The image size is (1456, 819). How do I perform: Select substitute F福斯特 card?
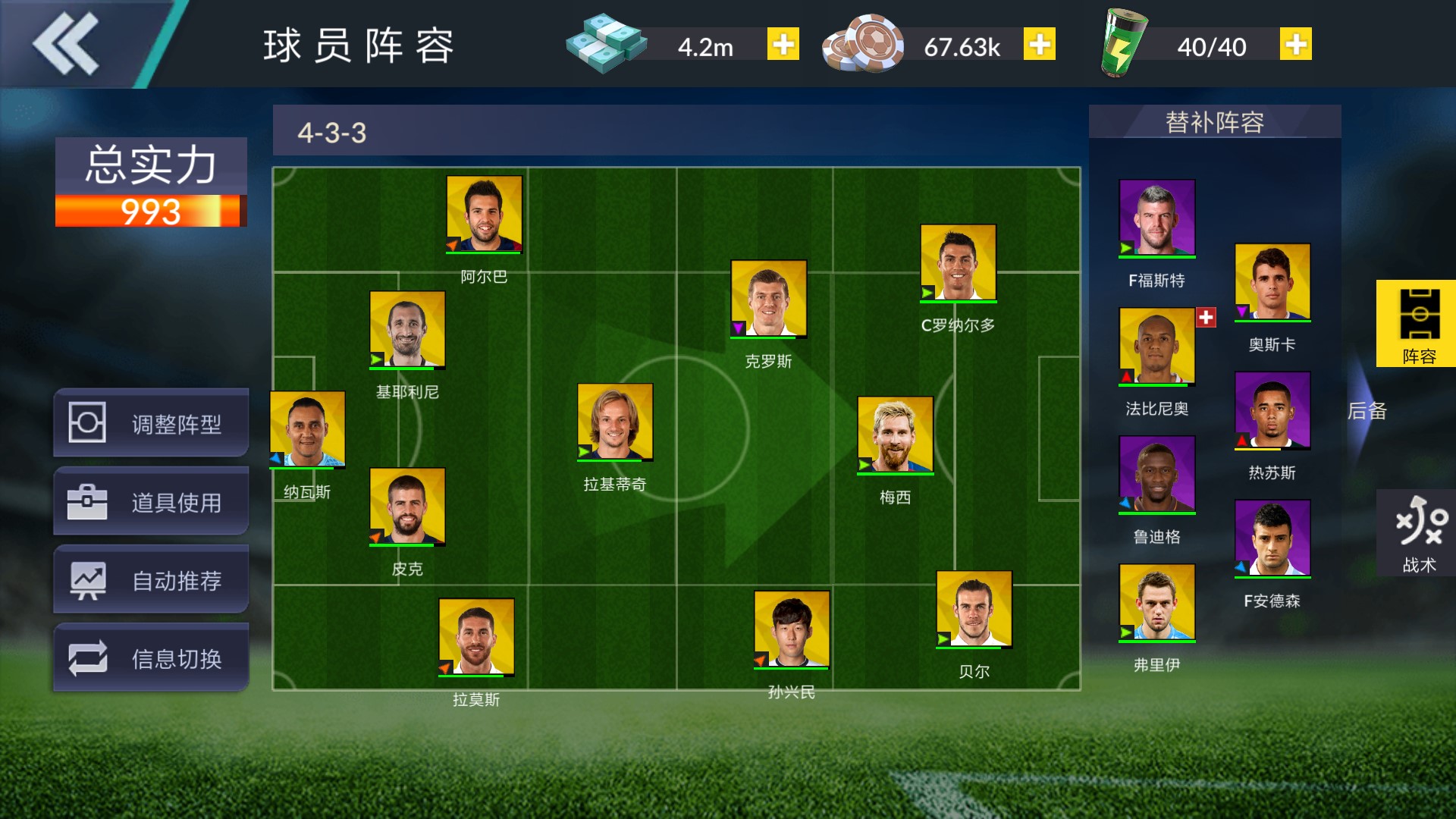1156,218
